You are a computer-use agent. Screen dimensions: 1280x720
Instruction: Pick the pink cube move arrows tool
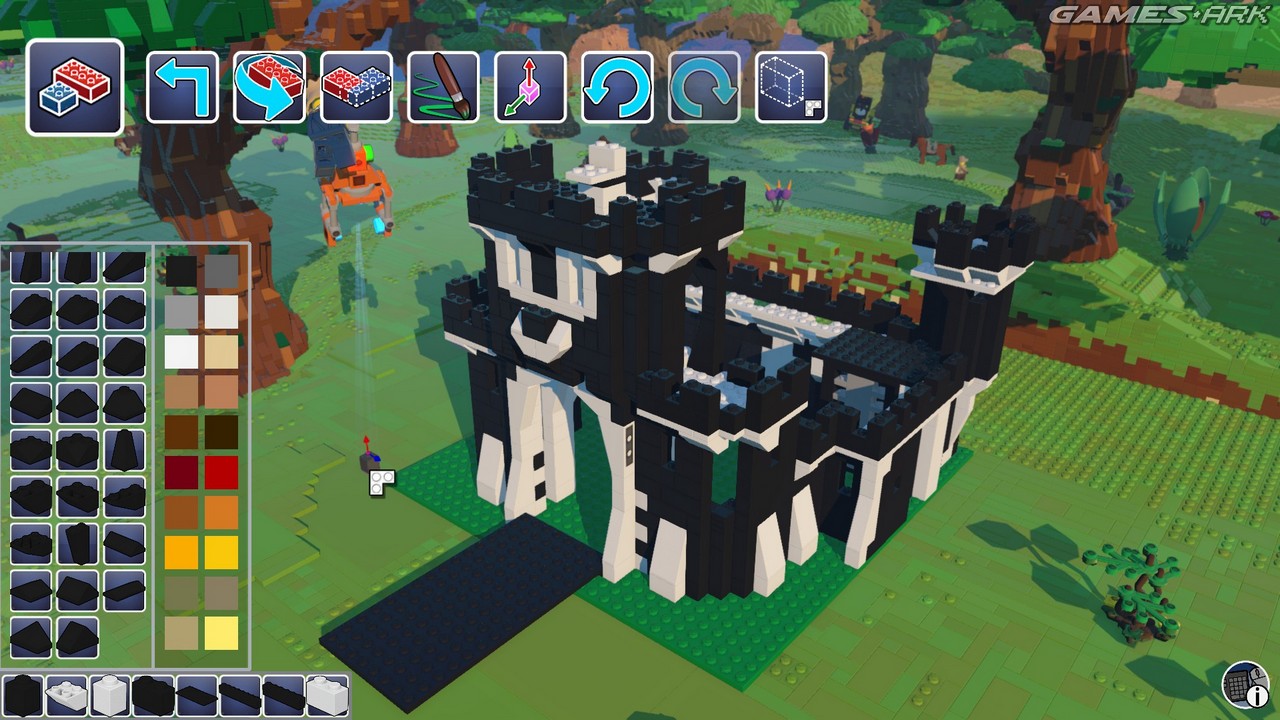coord(530,88)
